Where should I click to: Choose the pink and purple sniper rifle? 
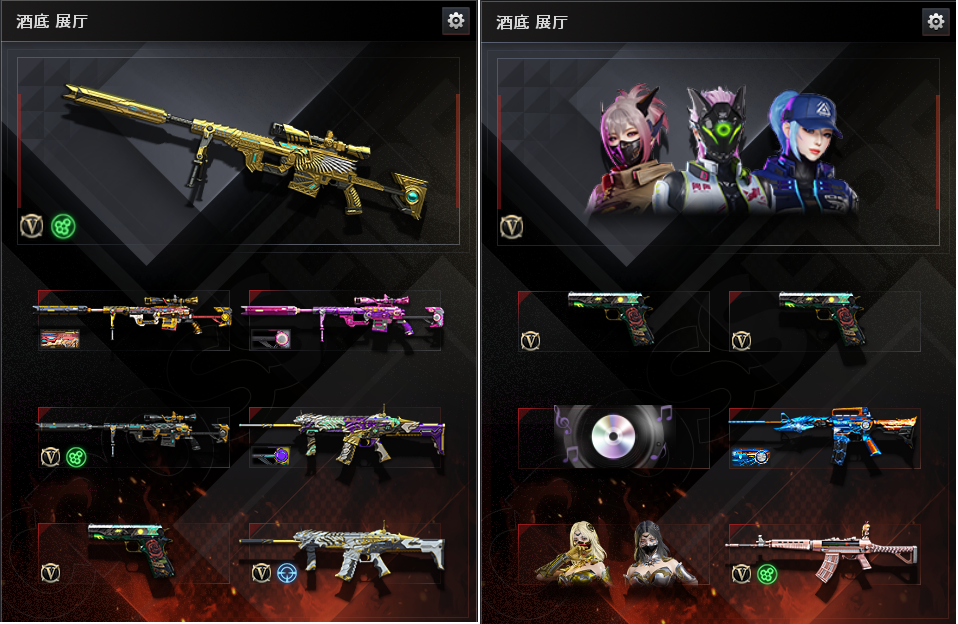343,319
